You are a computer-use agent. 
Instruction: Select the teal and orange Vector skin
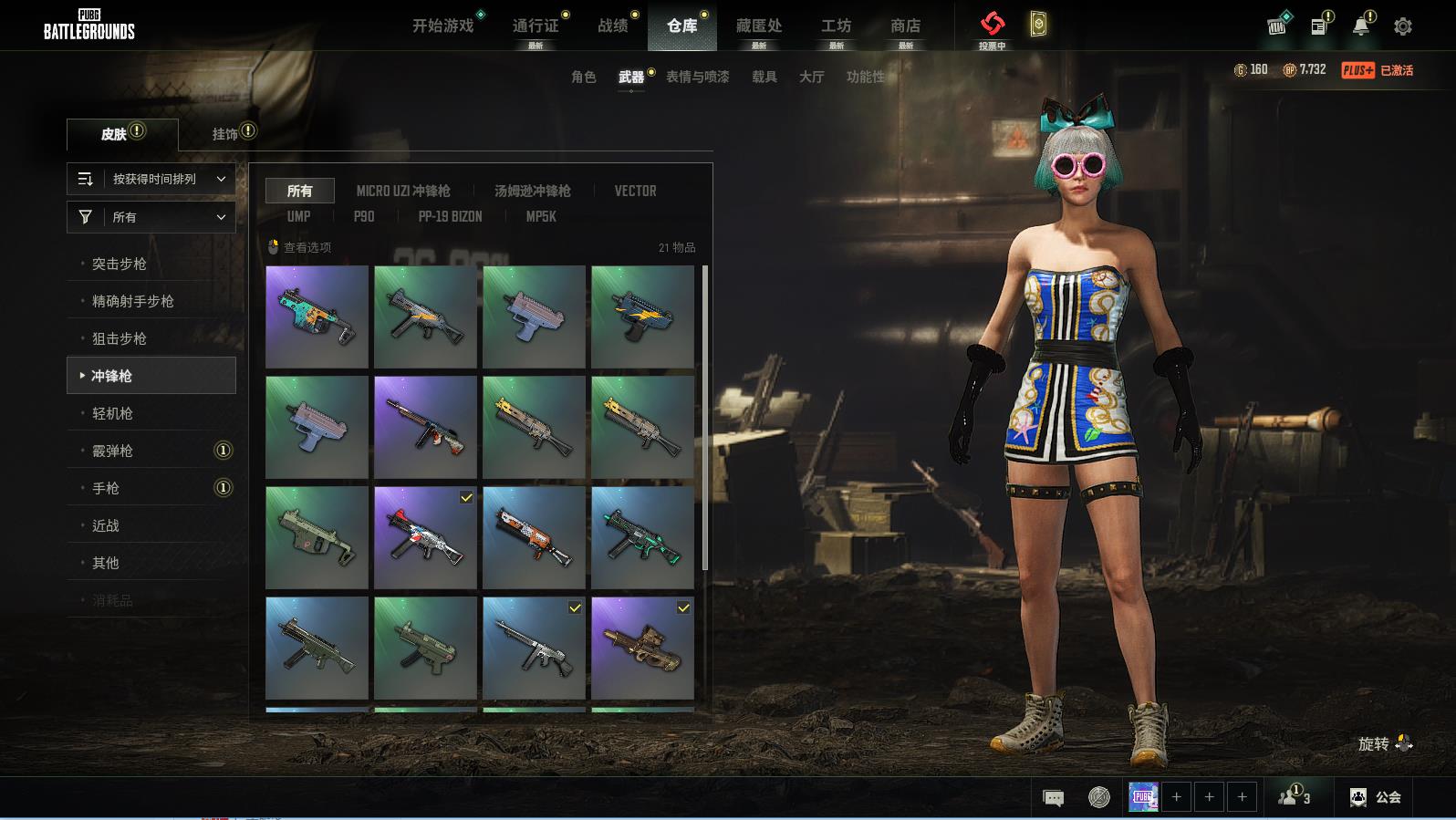[317, 317]
